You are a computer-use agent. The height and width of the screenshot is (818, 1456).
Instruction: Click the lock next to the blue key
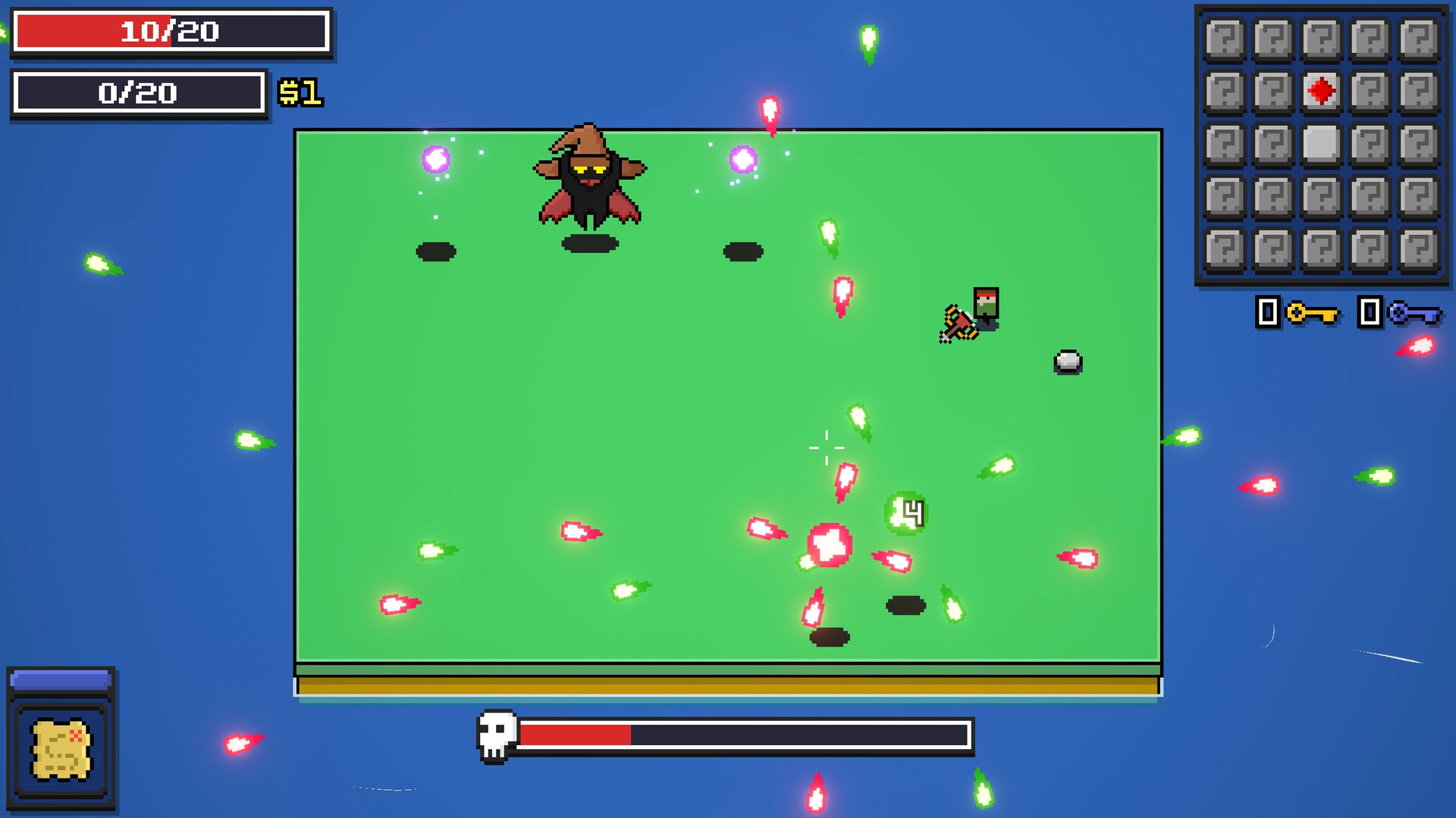click(1370, 312)
